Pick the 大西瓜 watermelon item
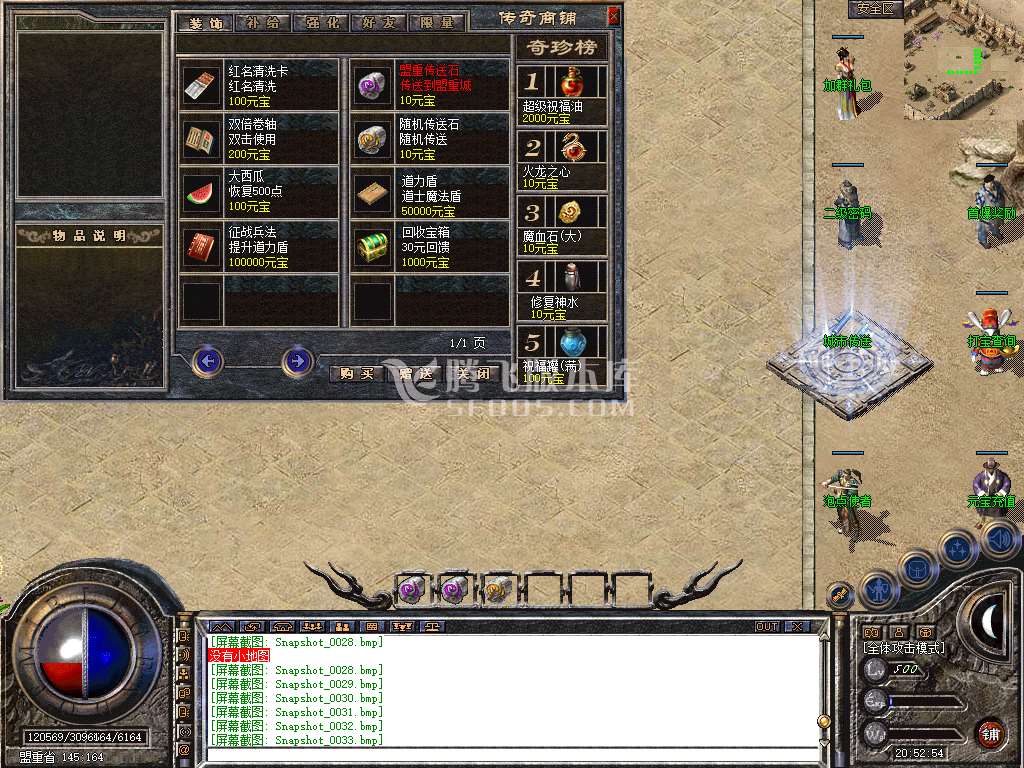 260,193
